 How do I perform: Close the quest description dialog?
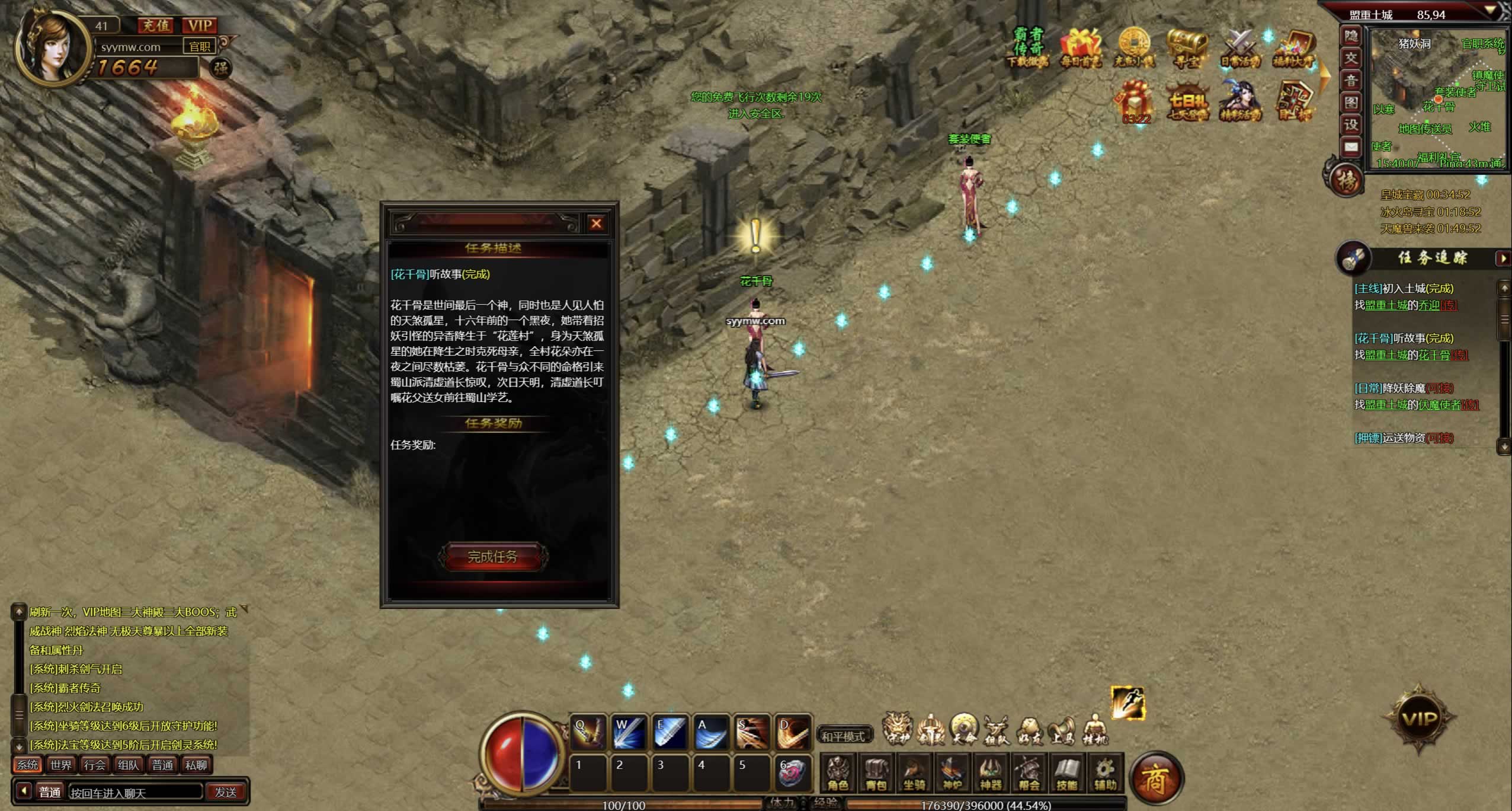596,223
